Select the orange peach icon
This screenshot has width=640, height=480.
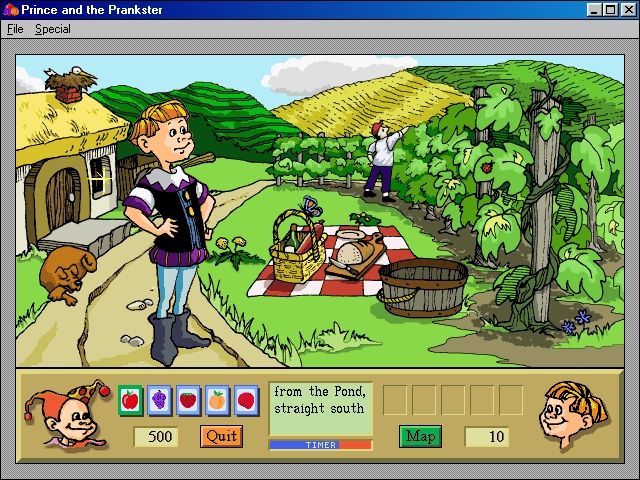point(217,401)
